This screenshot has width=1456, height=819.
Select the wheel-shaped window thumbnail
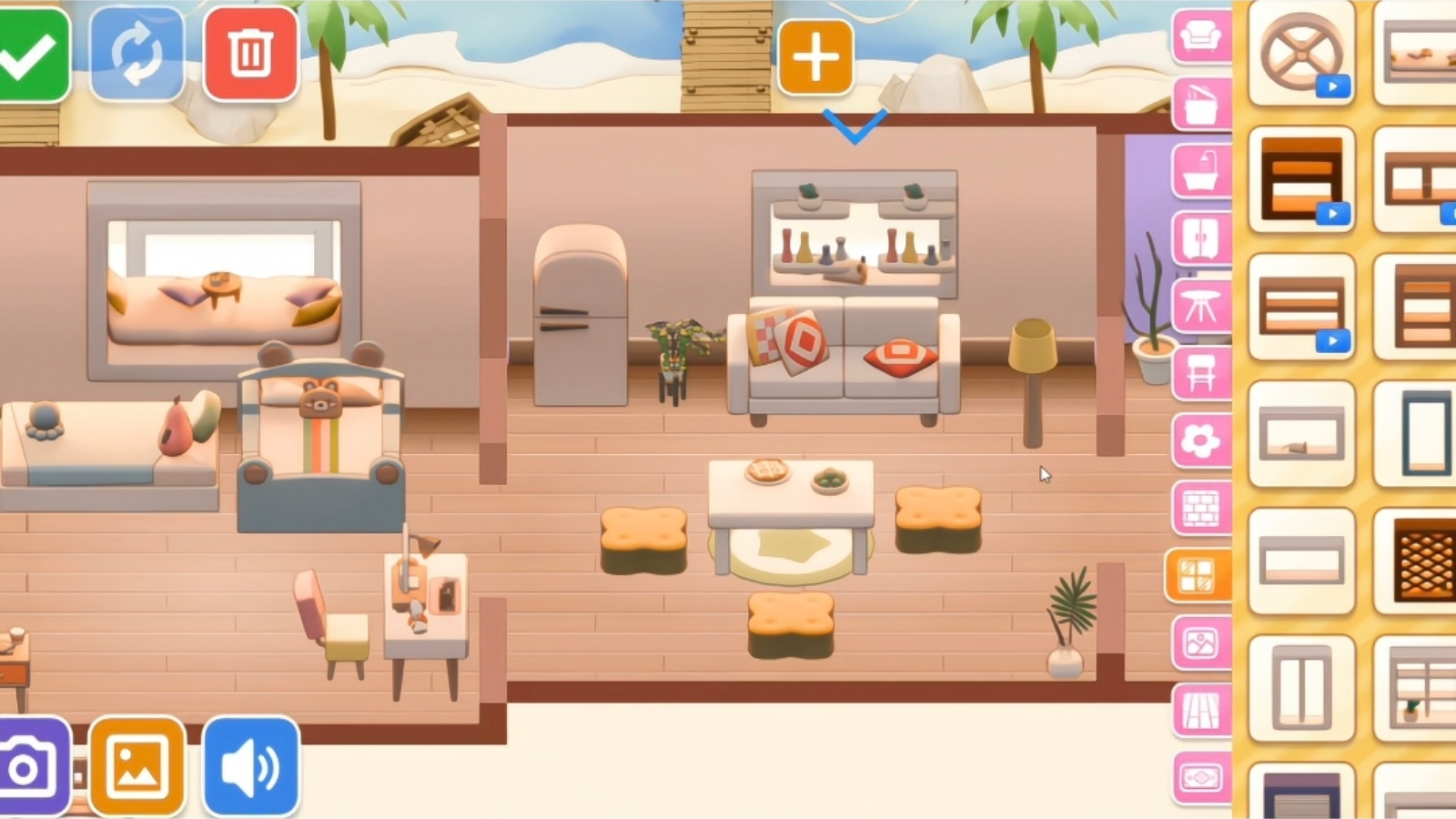tap(1301, 56)
